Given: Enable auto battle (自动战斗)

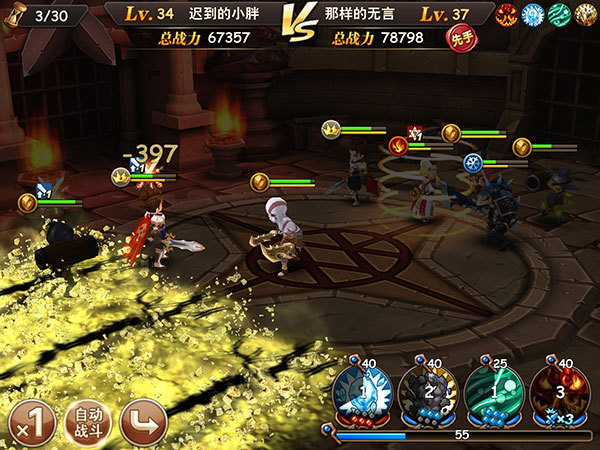Looking at the screenshot, I should coord(87,423).
